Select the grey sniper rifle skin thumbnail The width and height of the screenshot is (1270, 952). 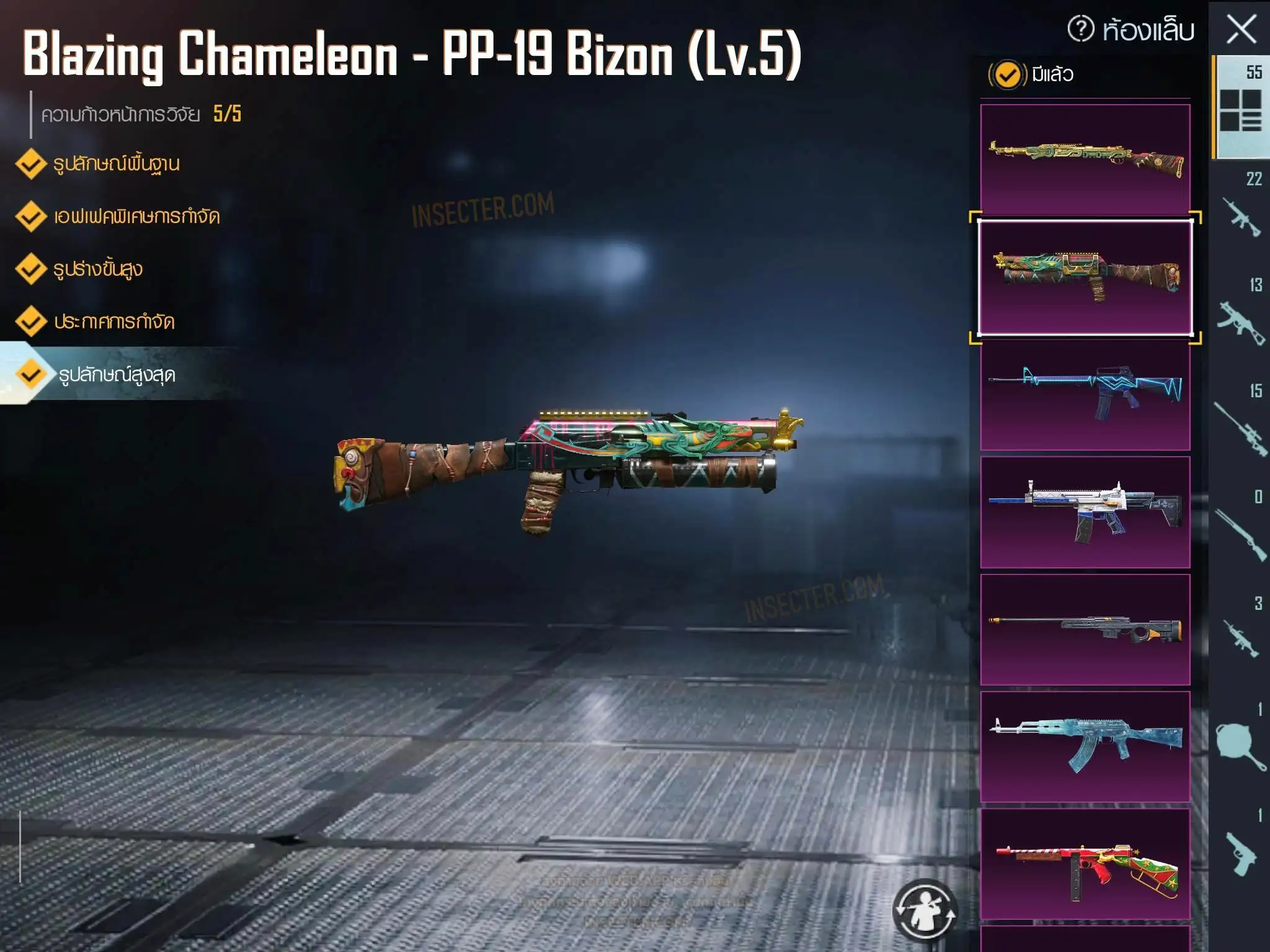click(1085, 629)
